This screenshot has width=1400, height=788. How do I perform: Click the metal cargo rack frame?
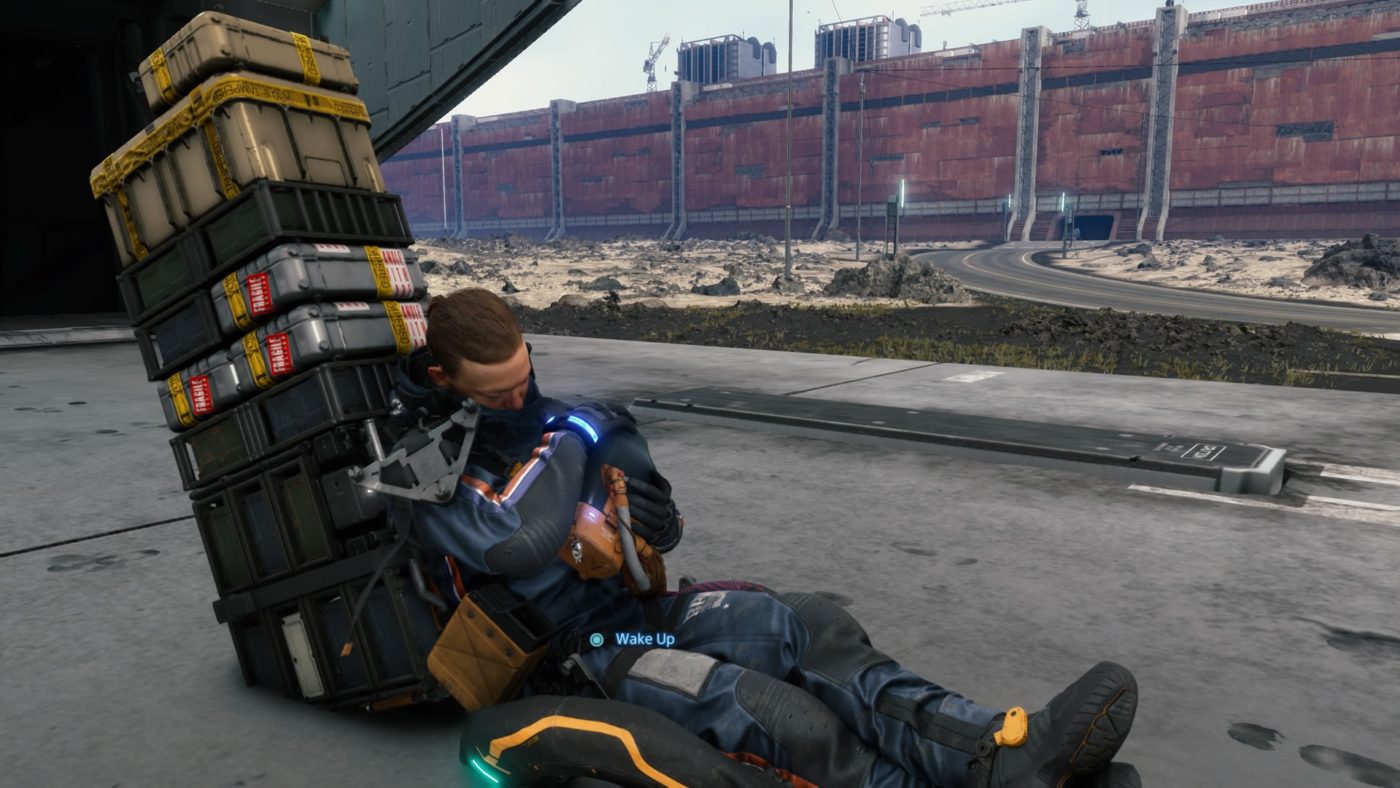coord(420,470)
